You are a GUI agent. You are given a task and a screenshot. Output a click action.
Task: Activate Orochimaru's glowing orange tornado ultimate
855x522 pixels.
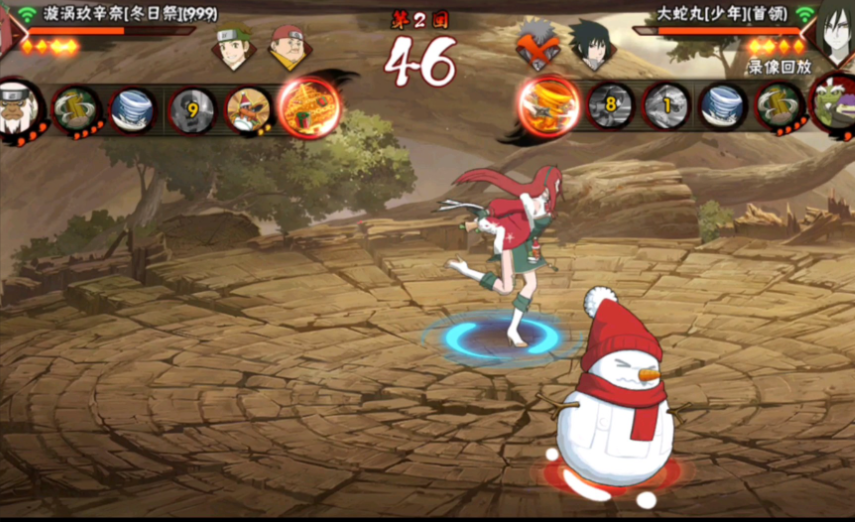[x=548, y=105]
